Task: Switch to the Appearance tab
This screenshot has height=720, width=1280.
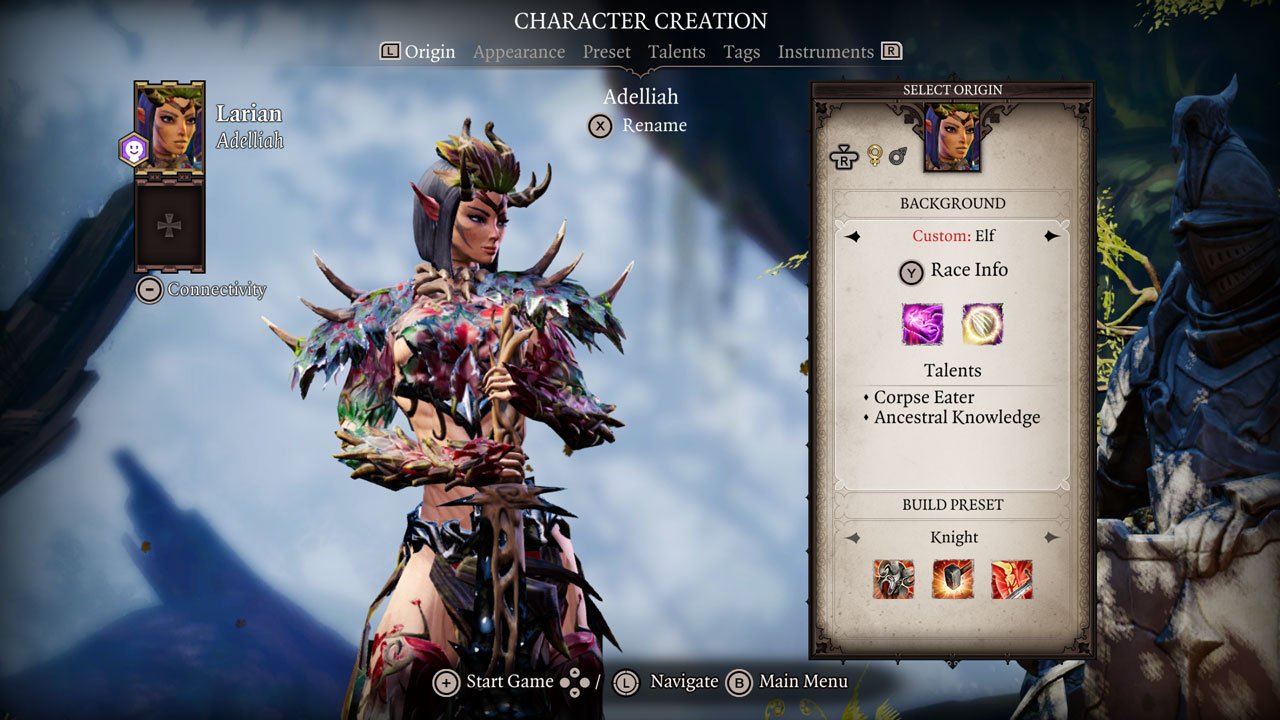Action: coord(518,51)
